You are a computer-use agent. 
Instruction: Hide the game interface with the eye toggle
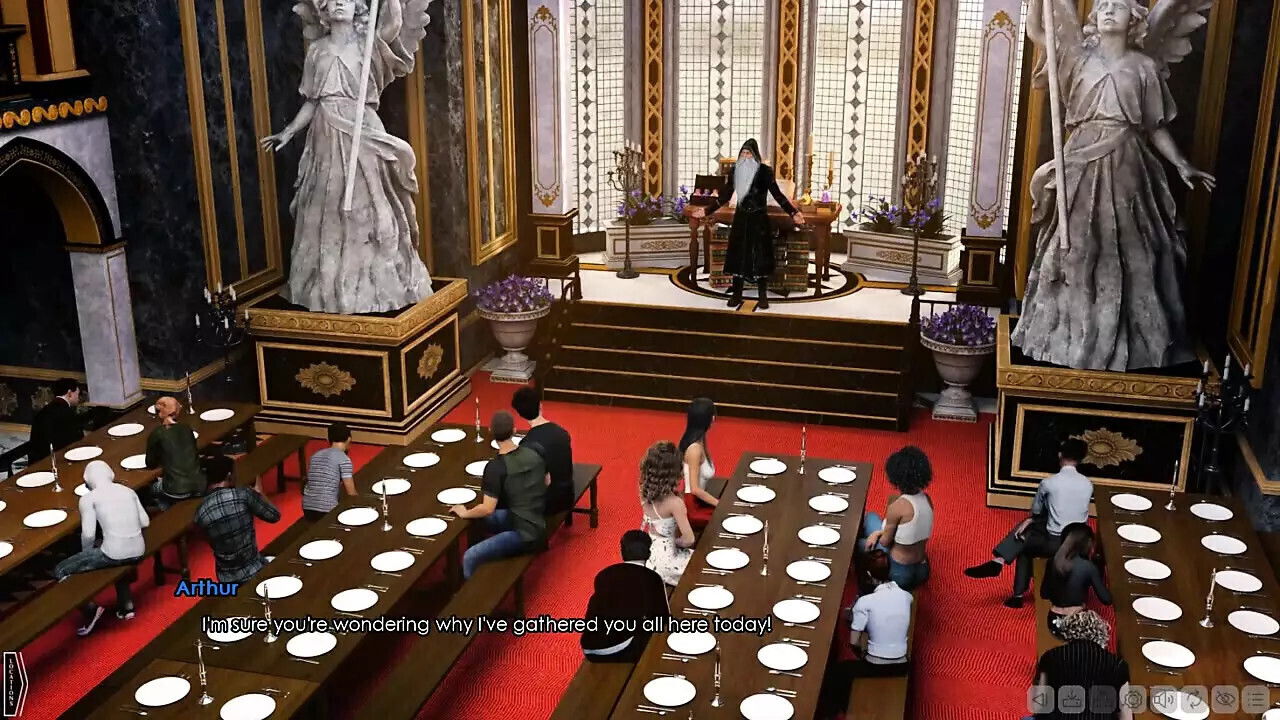click(1225, 700)
